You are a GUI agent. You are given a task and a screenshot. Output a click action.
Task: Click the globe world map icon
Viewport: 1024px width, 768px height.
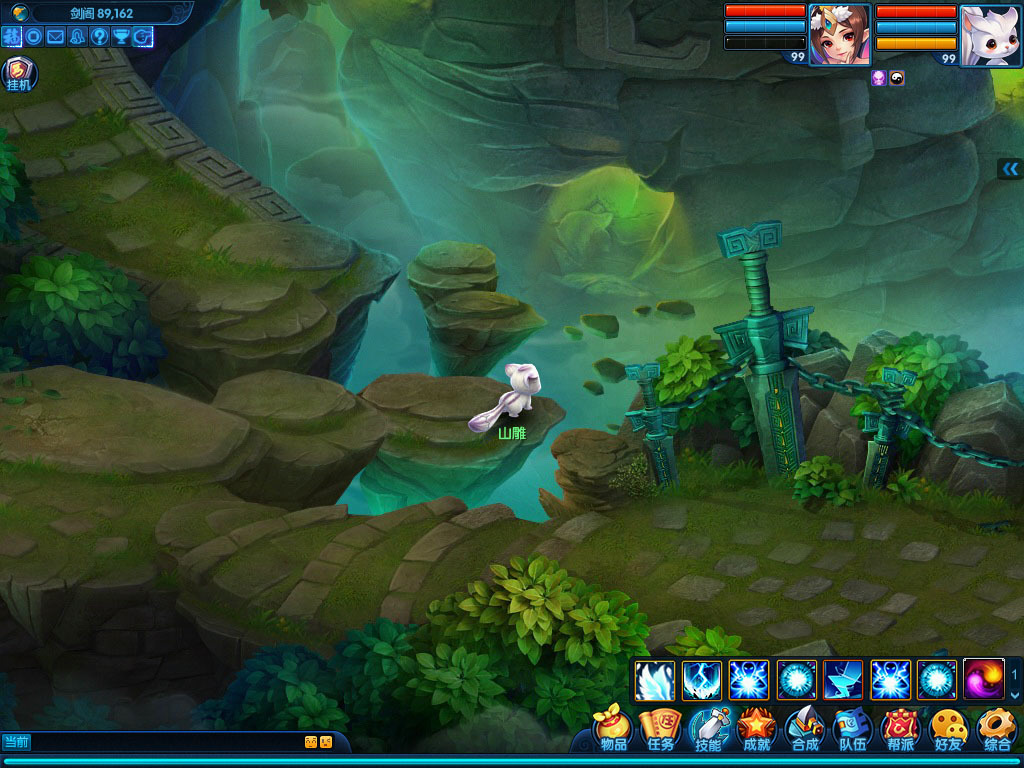click(x=19, y=13)
